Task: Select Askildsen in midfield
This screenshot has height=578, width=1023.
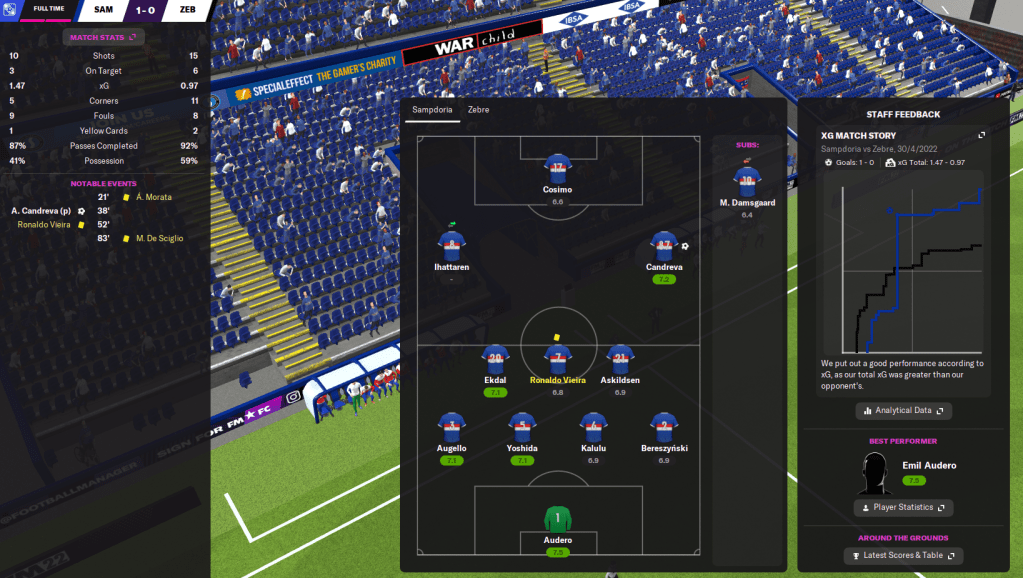Action: tap(620, 359)
